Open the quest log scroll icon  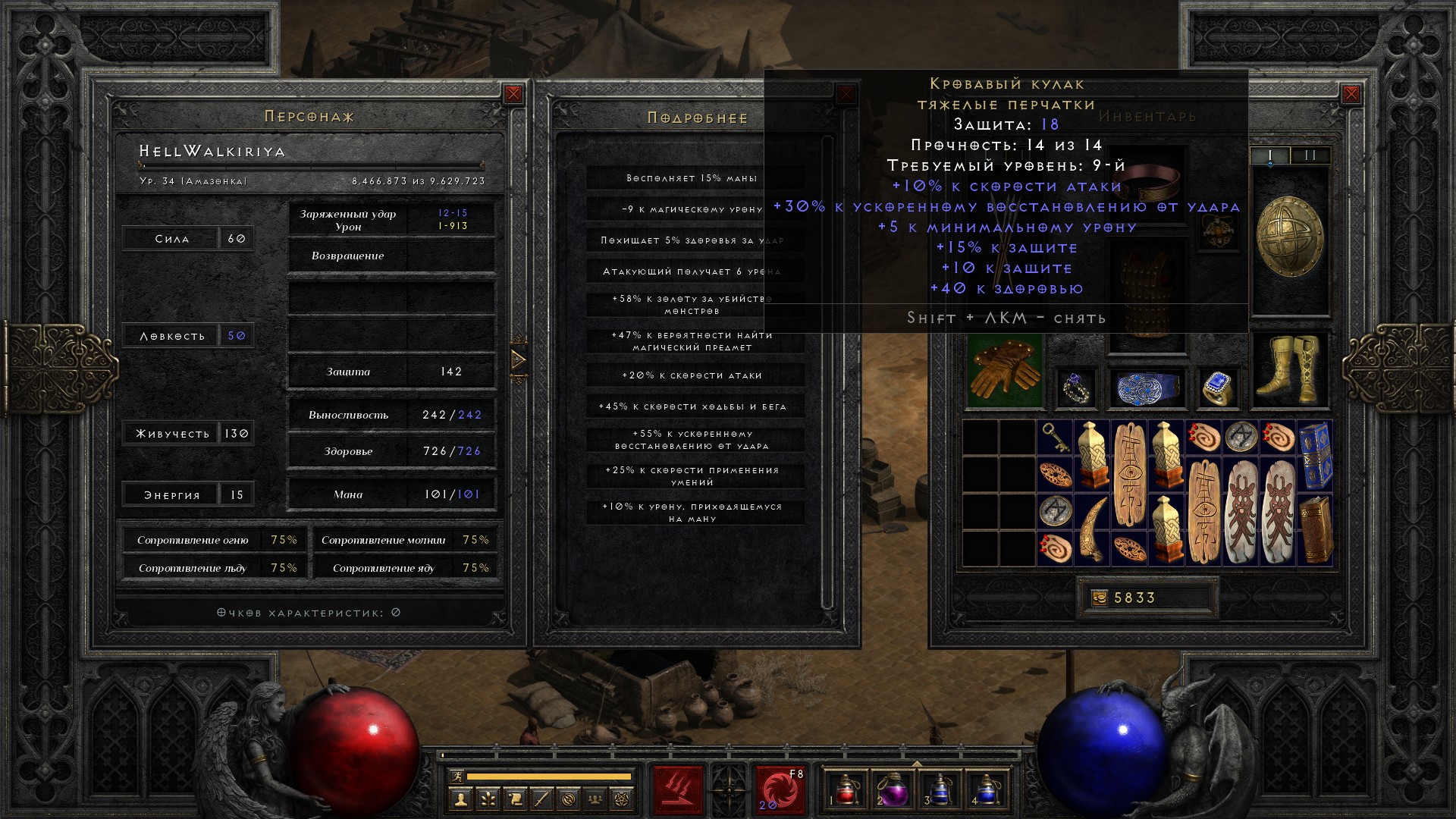click(515, 799)
